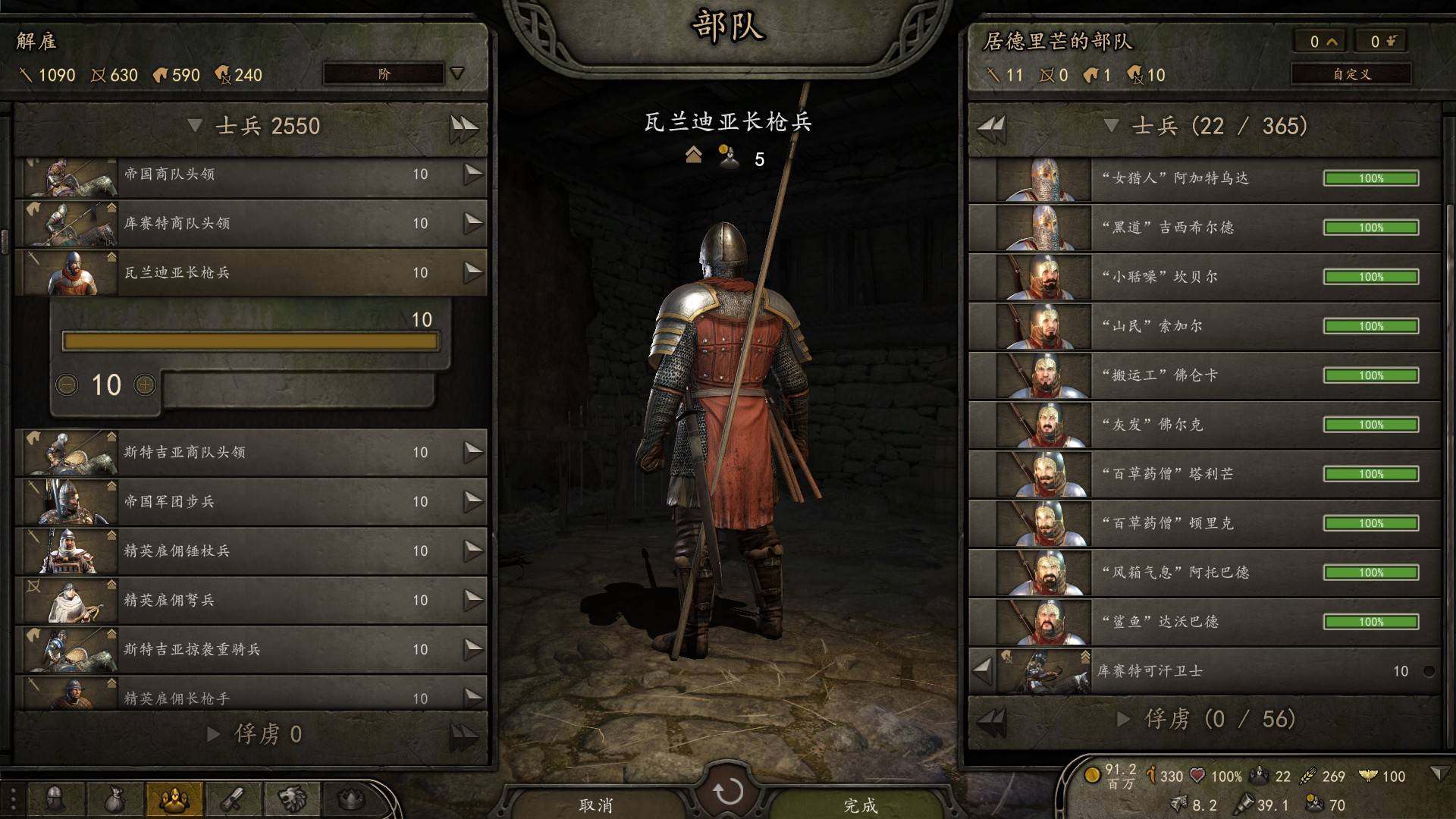Select the 斯特吉亚商队头领 row
The image size is (1456, 819).
[250, 452]
